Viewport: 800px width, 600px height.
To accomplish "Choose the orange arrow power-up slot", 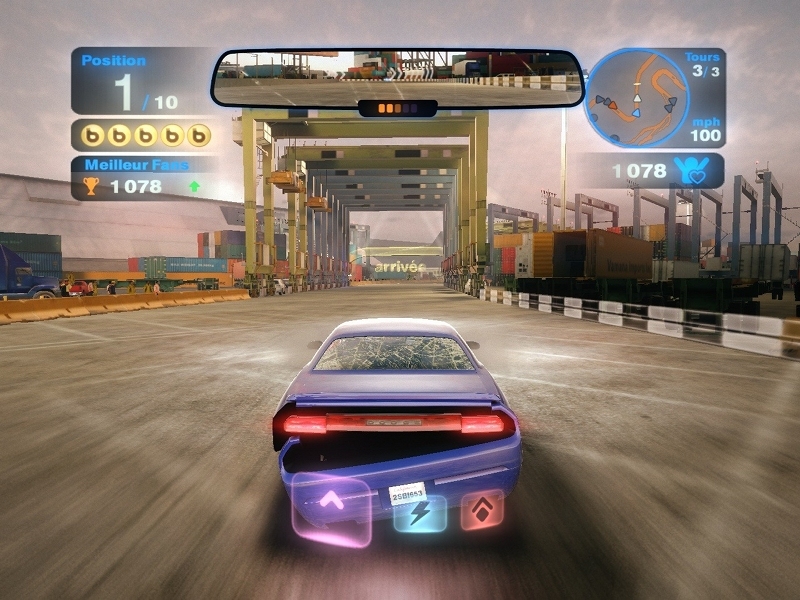I will [x=481, y=510].
